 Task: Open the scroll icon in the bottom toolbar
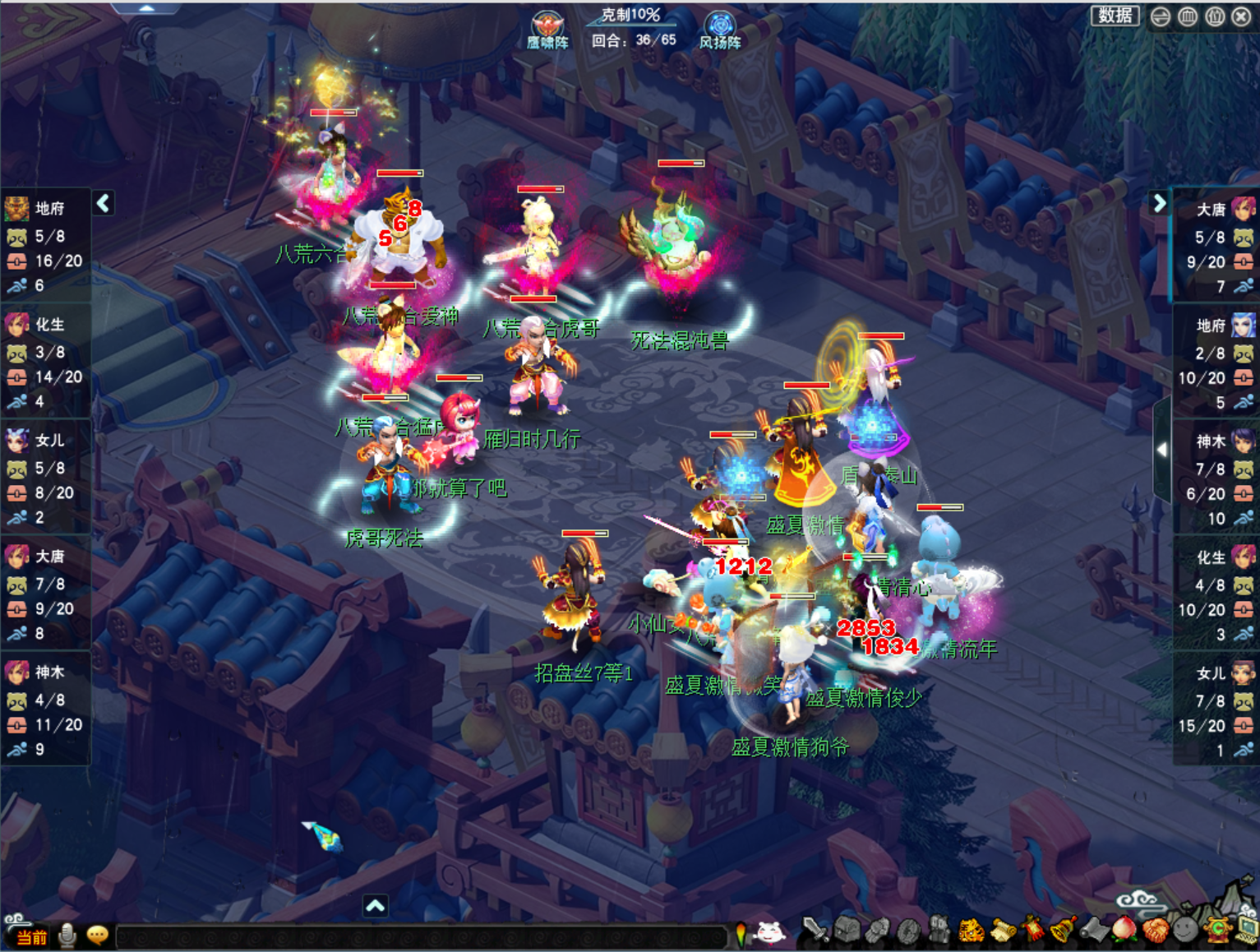pyautogui.click(x=1003, y=931)
